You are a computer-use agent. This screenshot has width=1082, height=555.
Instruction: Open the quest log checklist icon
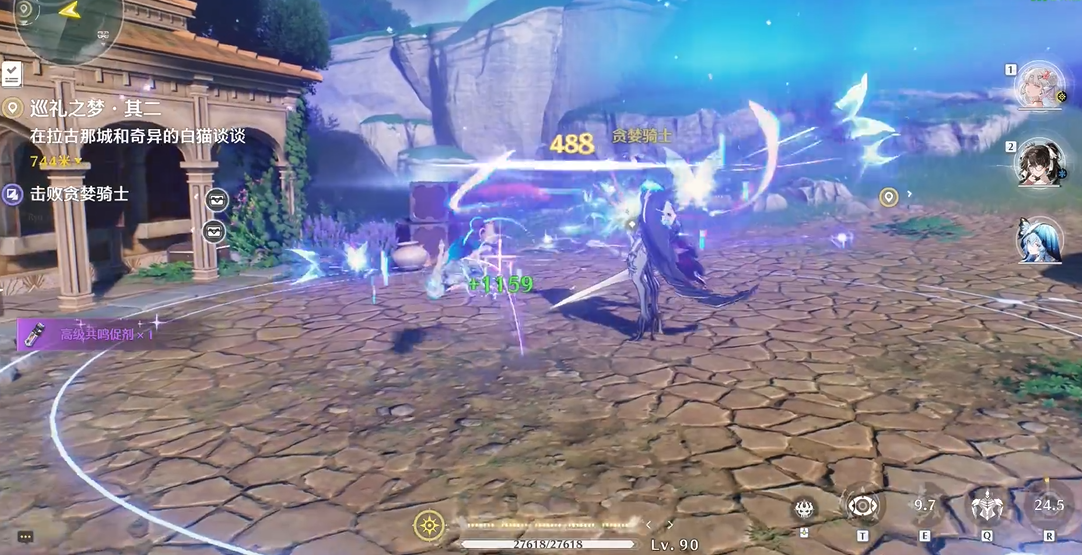point(12,73)
